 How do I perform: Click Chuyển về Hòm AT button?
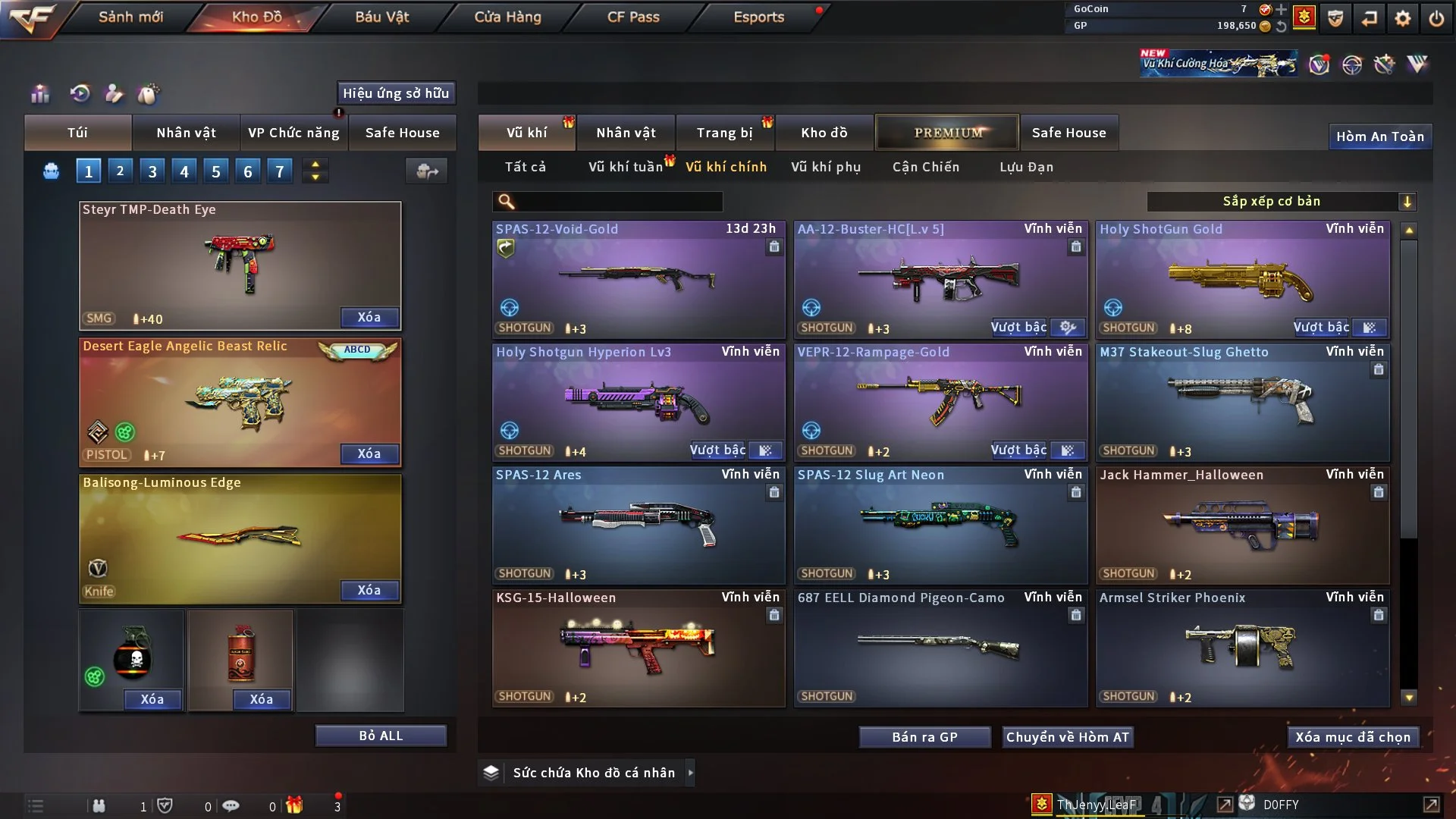[x=1068, y=737]
